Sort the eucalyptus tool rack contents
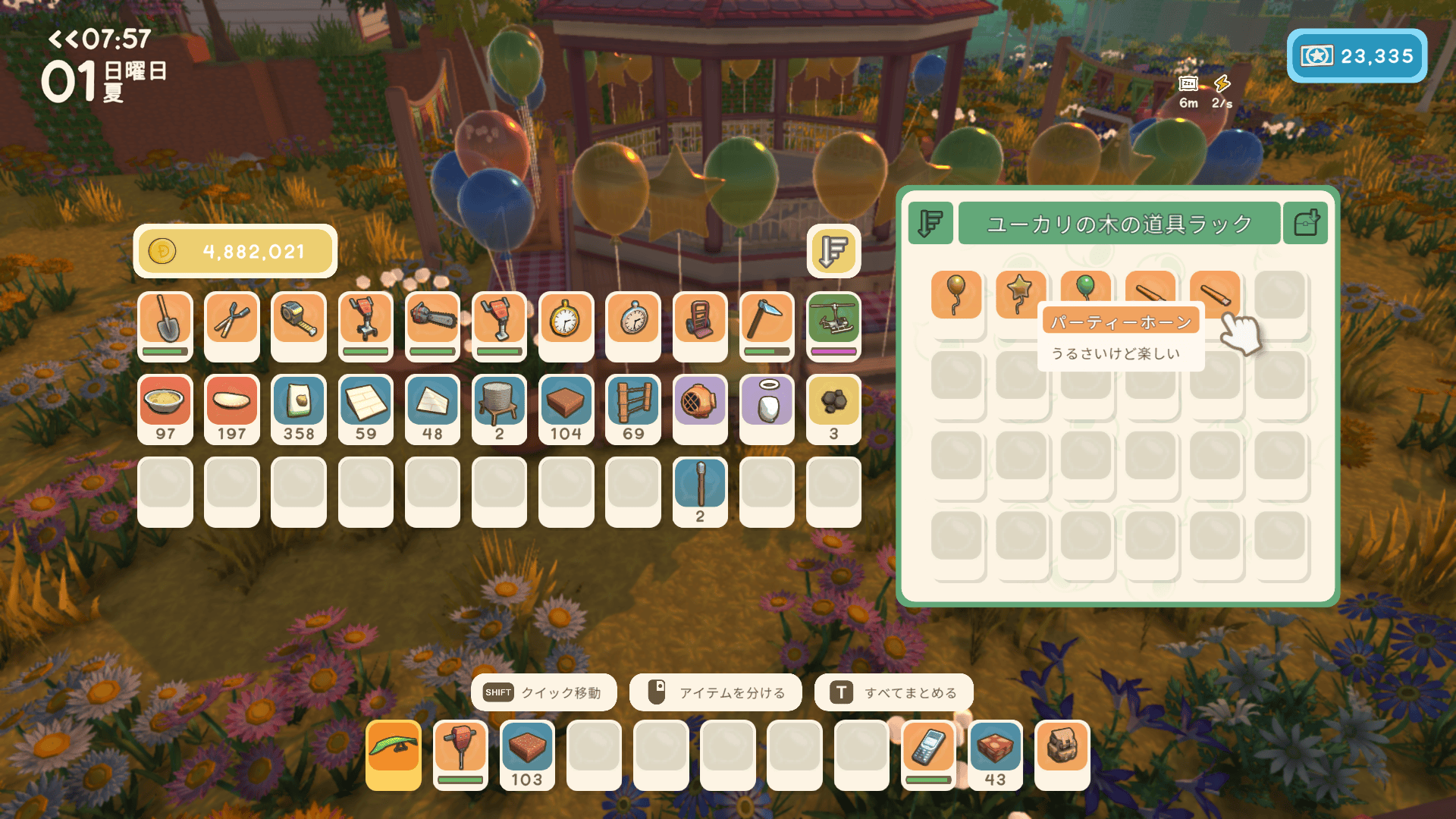 930,224
